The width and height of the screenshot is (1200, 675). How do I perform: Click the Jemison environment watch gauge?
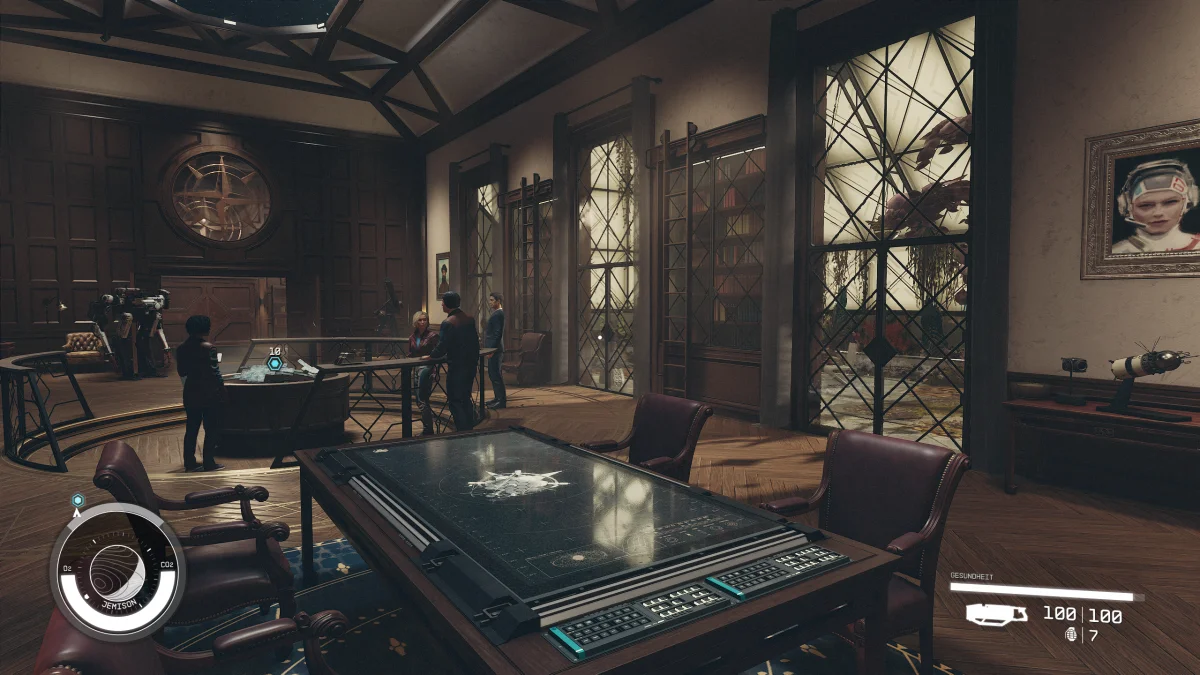coord(117,571)
